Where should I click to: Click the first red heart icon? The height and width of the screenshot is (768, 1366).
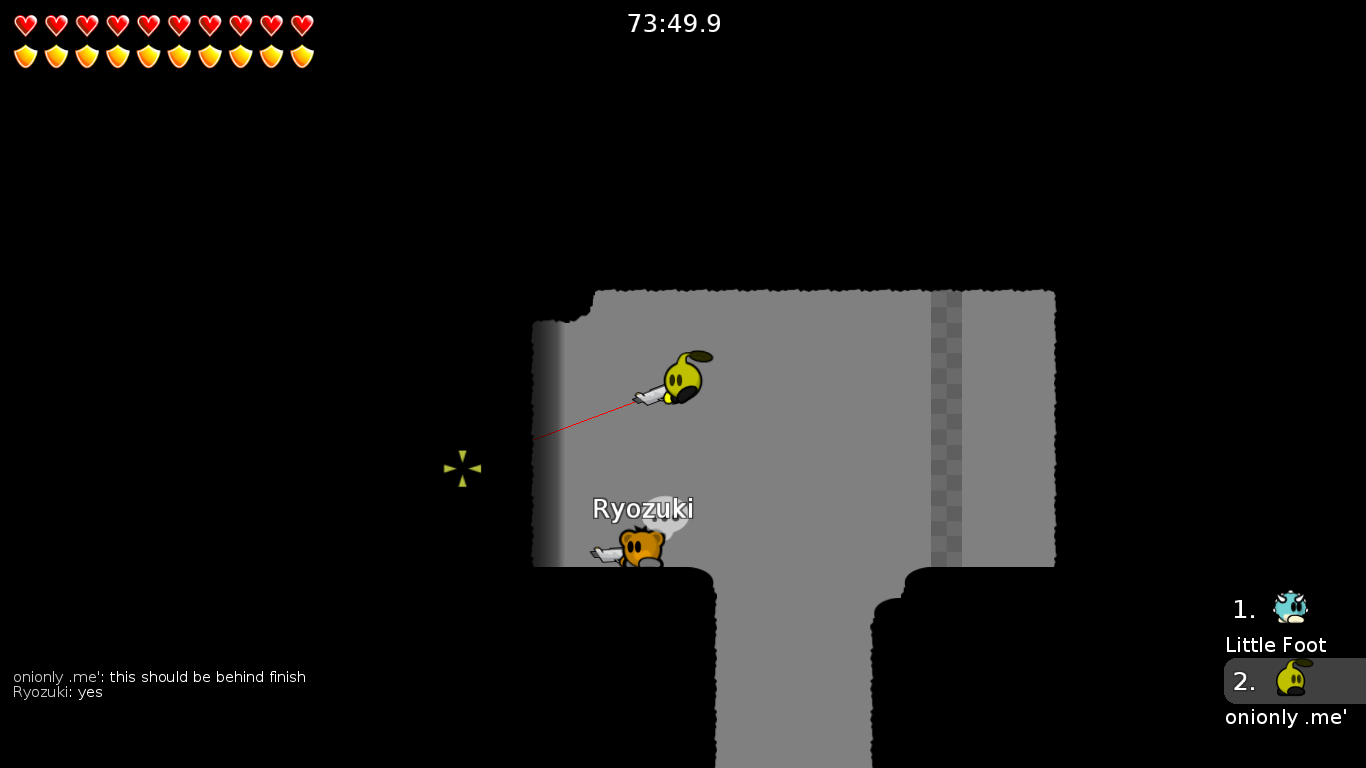23,24
